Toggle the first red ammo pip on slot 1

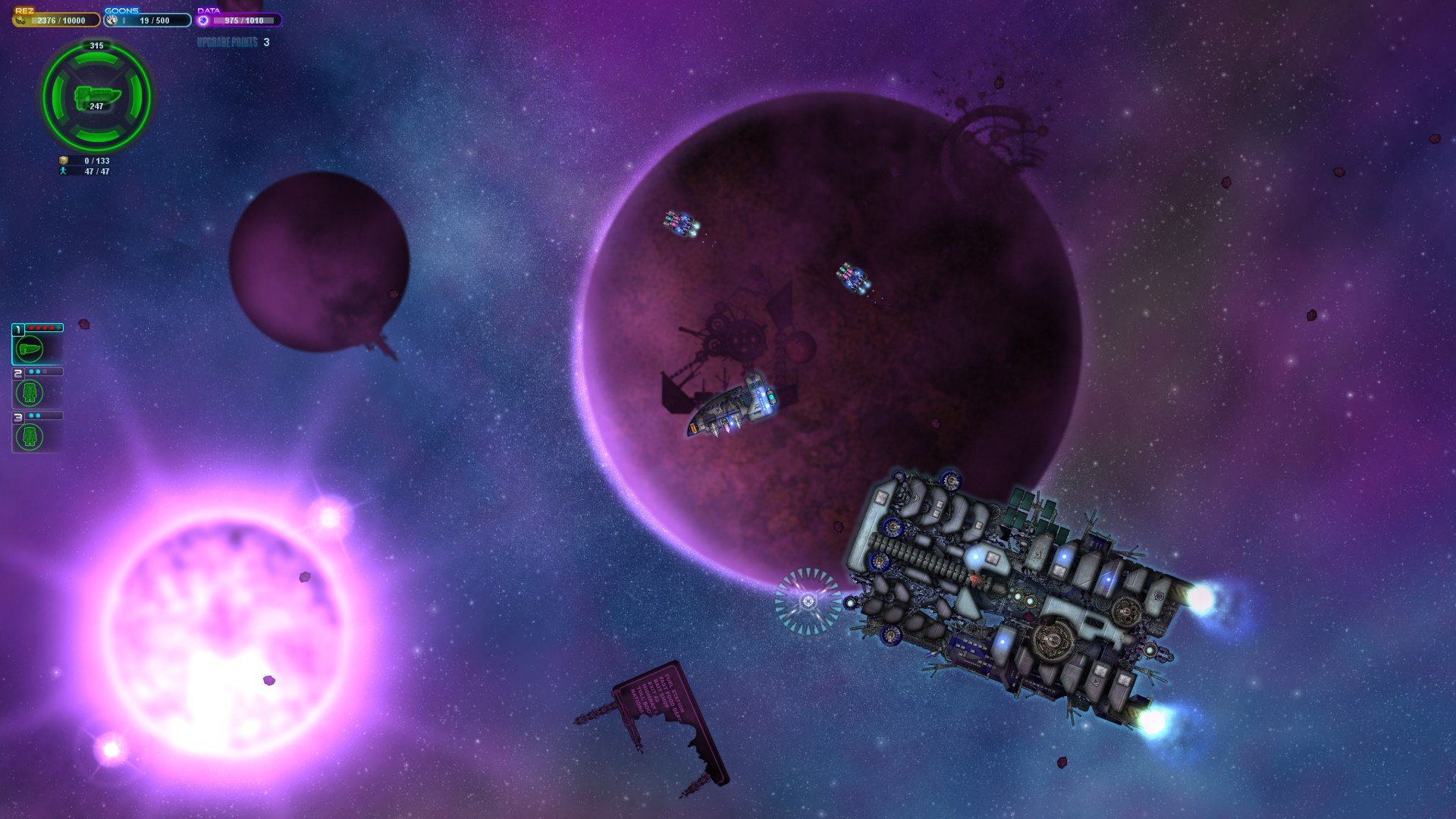(x=30, y=328)
